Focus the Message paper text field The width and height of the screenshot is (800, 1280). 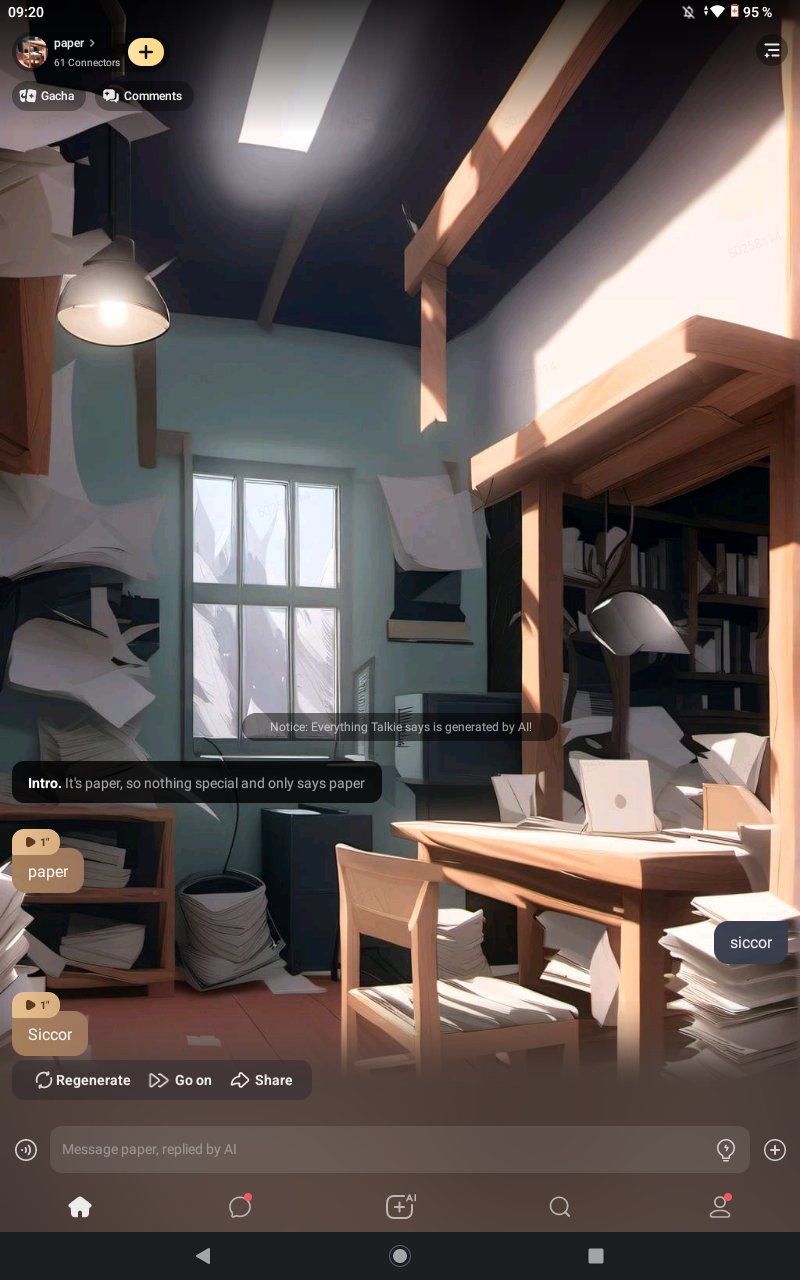click(380, 1150)
